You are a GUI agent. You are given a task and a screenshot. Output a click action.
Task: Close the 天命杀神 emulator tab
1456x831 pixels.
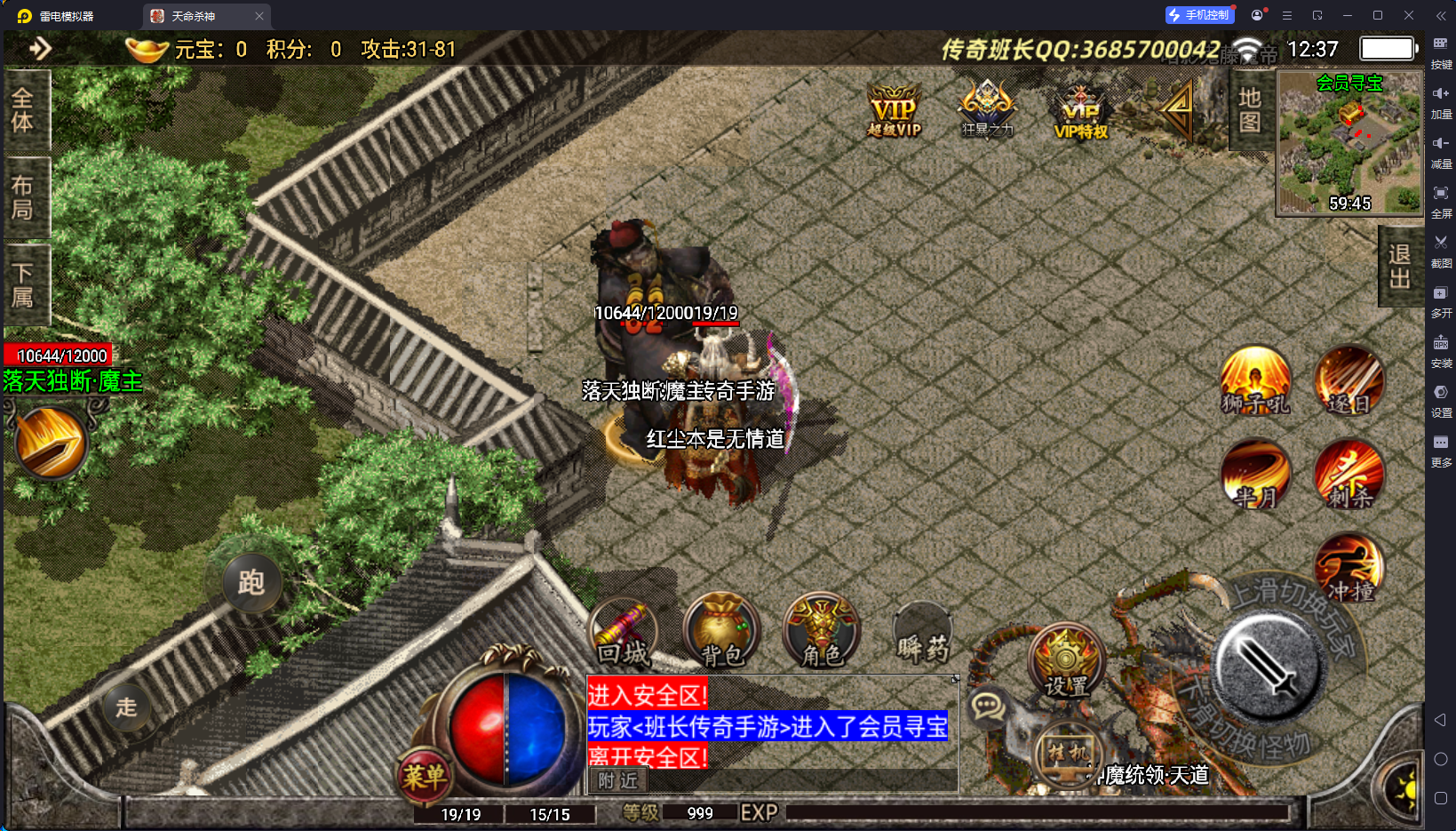coord(259,16)
